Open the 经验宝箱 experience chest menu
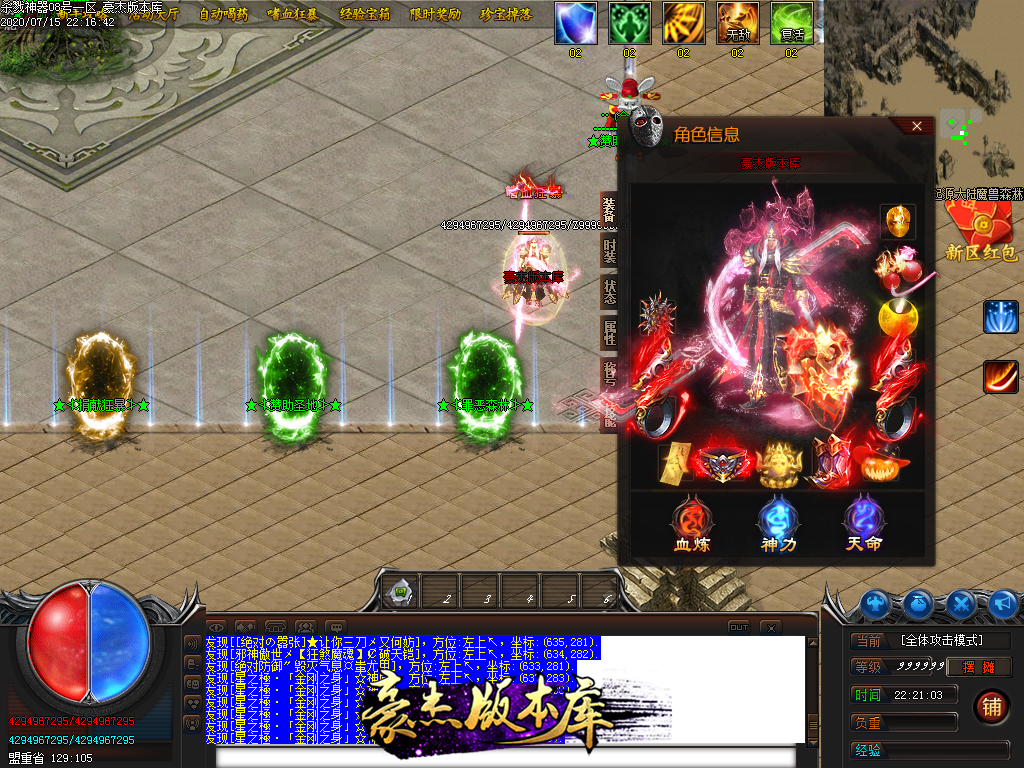Screen dimensions: 1024x768 point(365,14)
